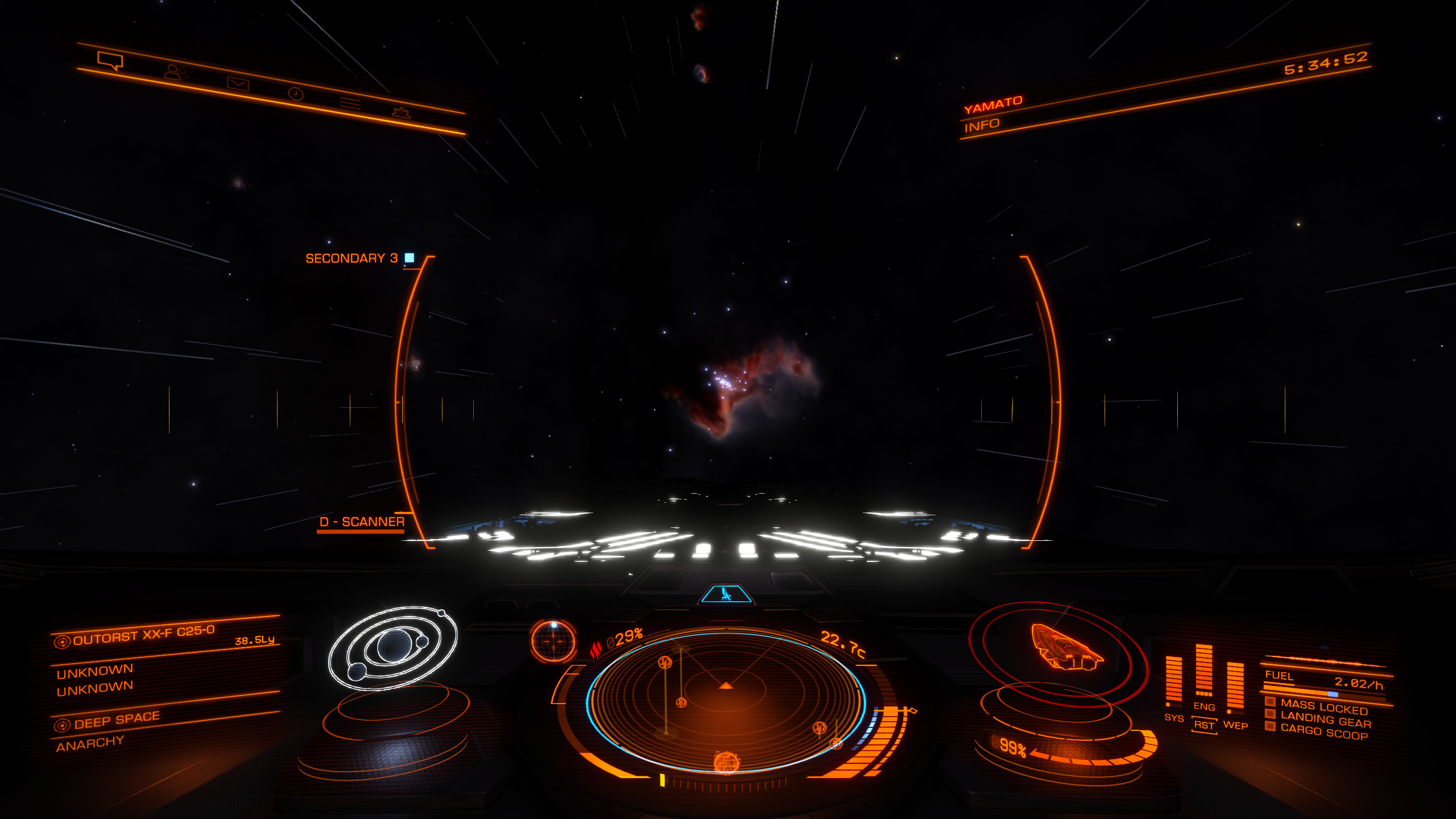
Task: Open the friends and wing contacts tab
Action: [x=176, y=72]
